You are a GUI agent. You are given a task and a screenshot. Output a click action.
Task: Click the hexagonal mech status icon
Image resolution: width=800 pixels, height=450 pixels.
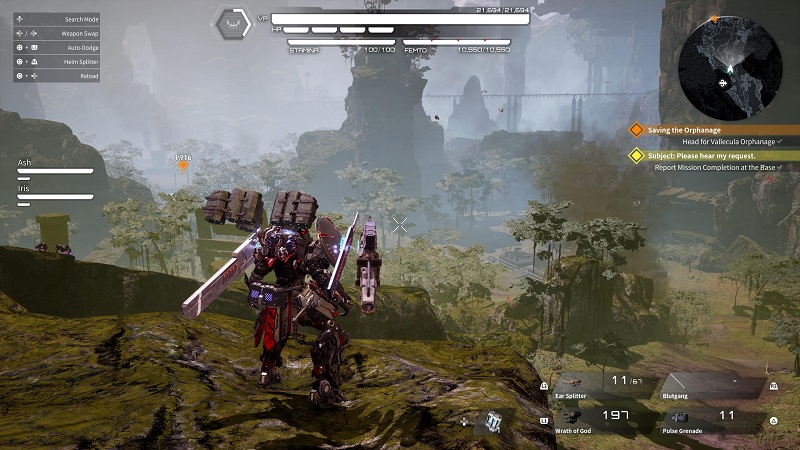click(233, 24)
